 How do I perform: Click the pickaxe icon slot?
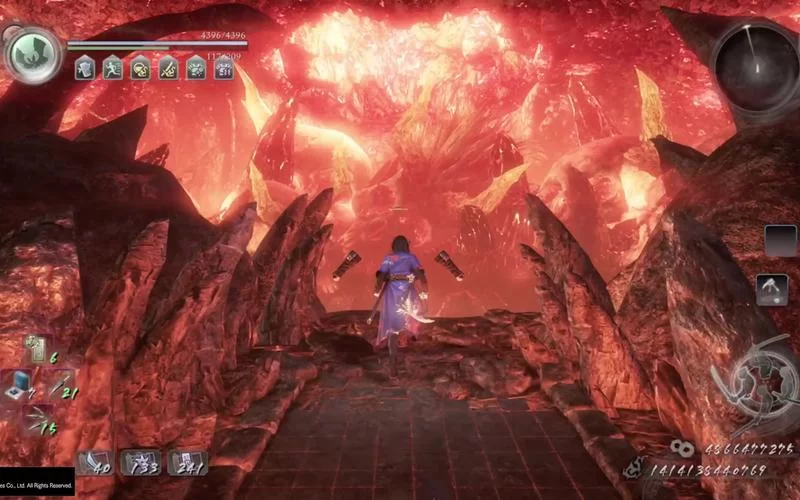(x=771, y=289)
